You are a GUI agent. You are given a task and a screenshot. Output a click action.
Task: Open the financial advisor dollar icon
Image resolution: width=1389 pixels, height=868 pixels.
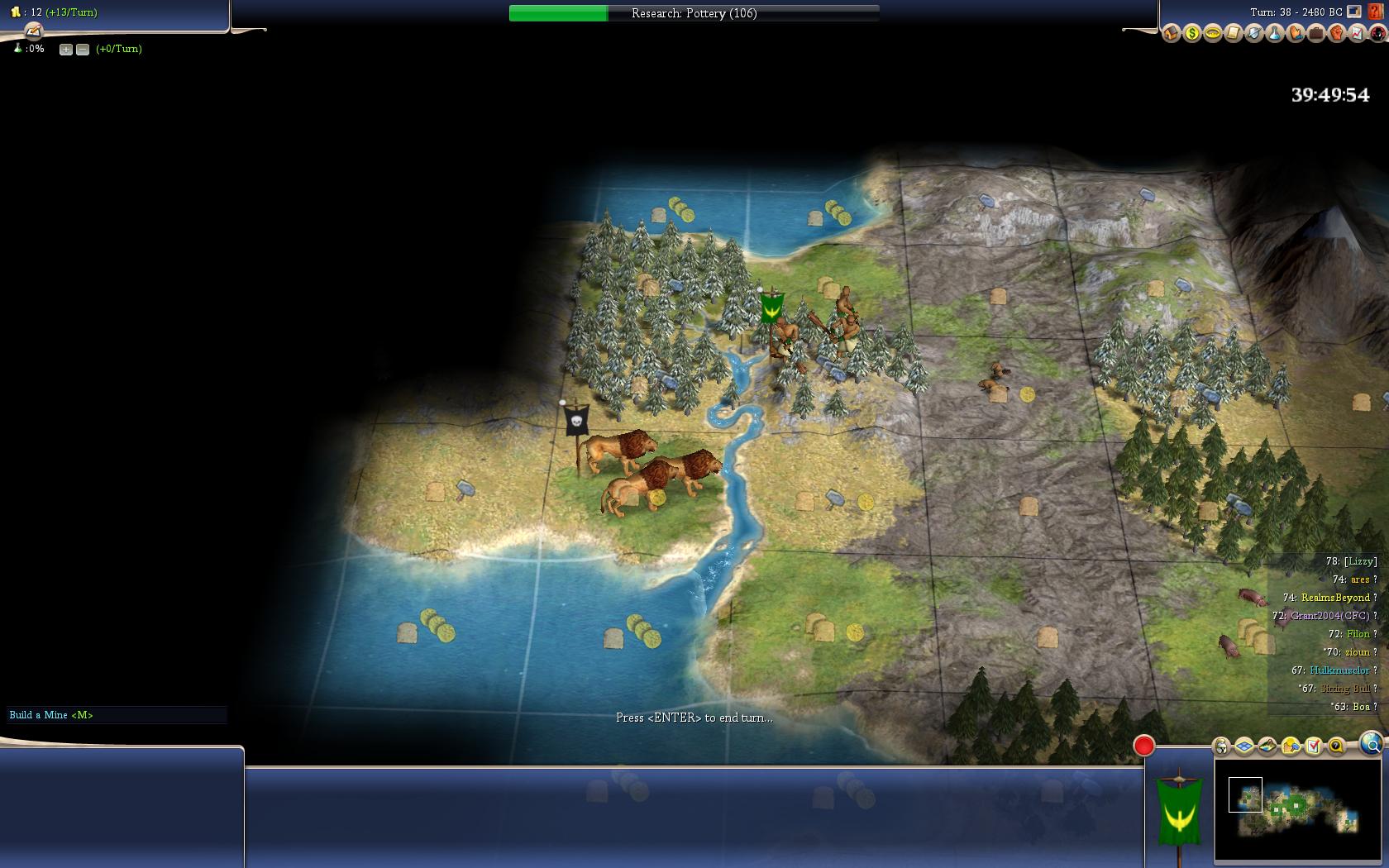1191,34
